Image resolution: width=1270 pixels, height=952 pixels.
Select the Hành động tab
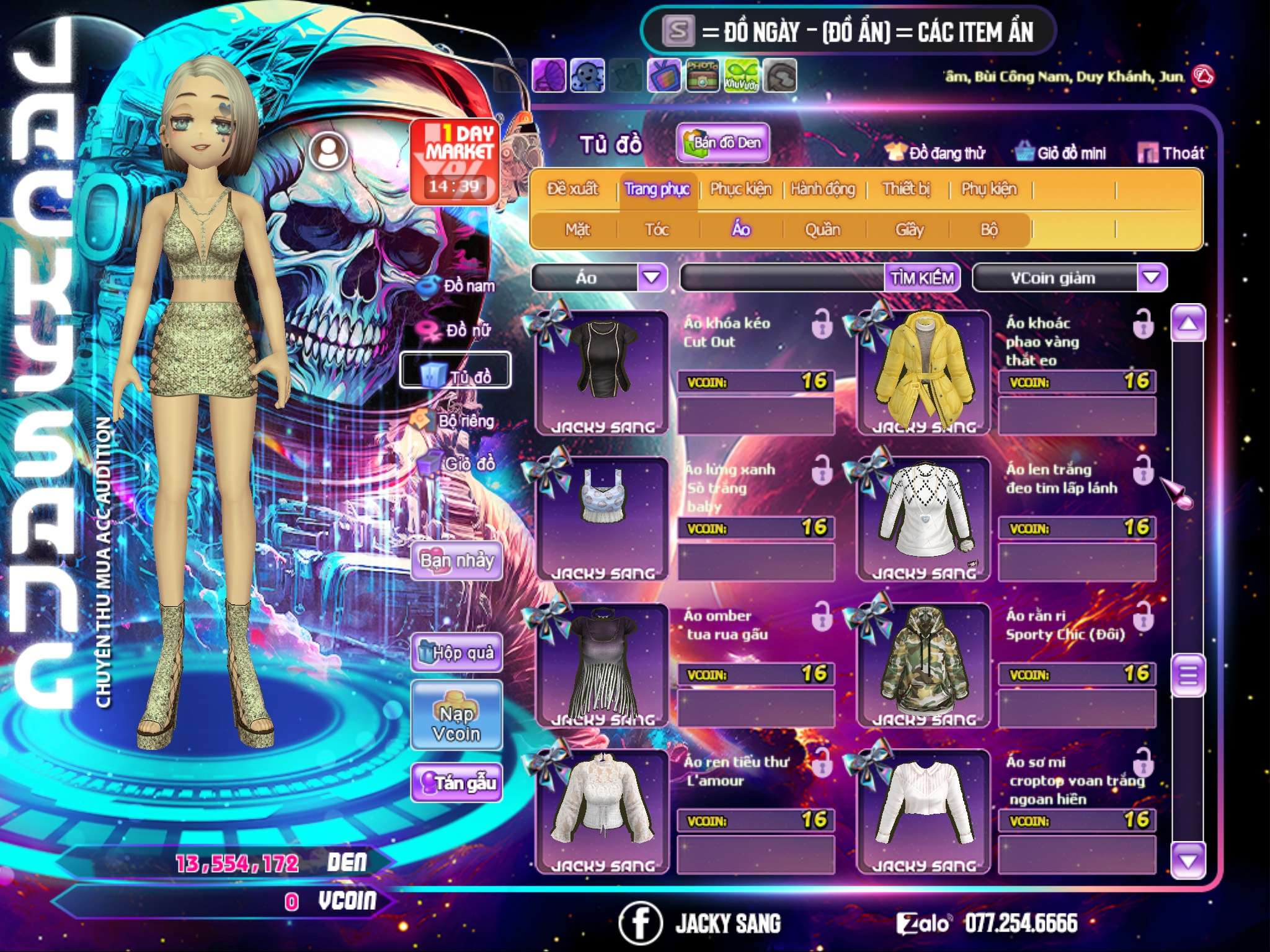coord(823,189)
